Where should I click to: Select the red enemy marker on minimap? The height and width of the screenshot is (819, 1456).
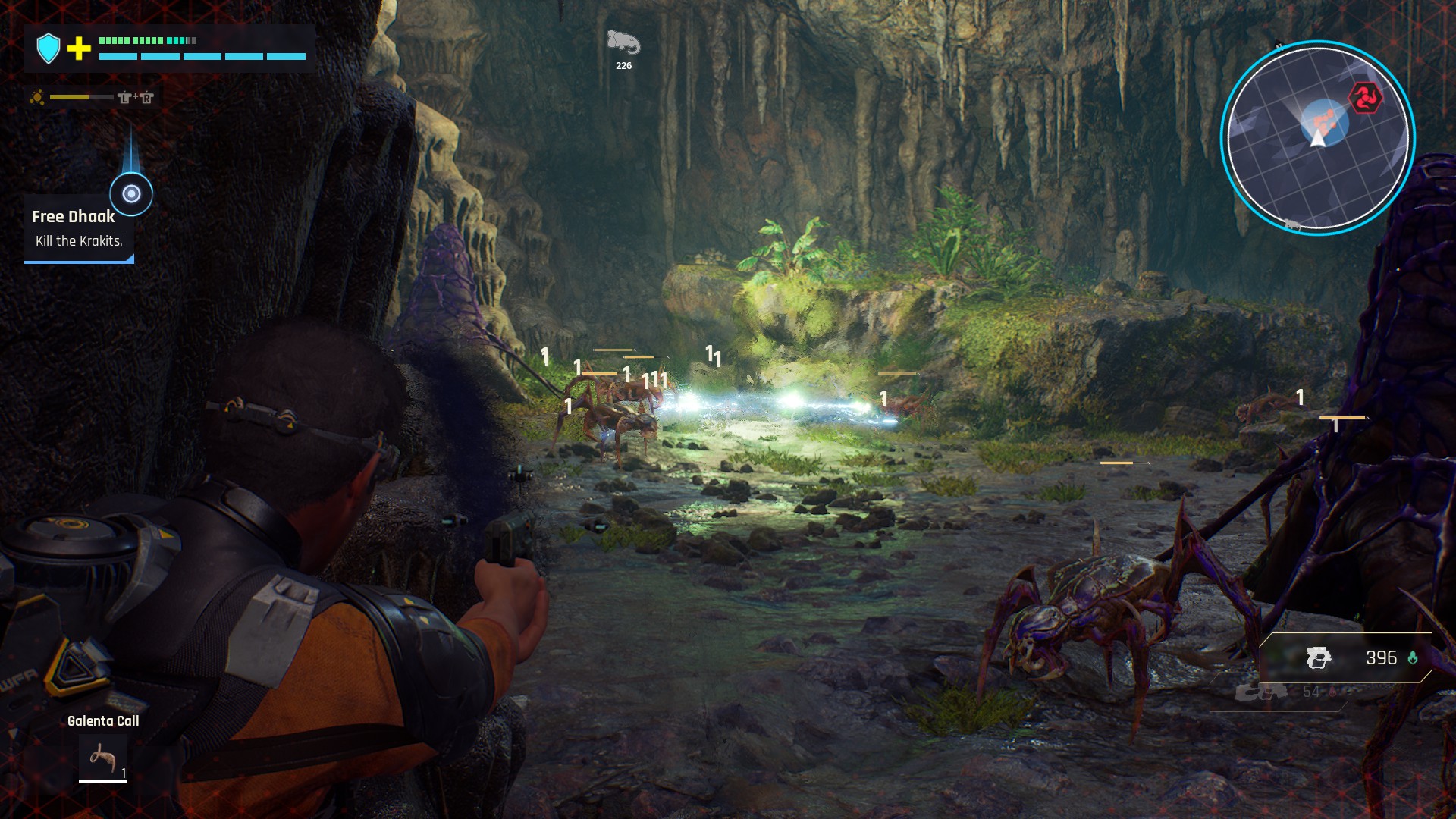pyautogui.click(x=1365, y=98)
